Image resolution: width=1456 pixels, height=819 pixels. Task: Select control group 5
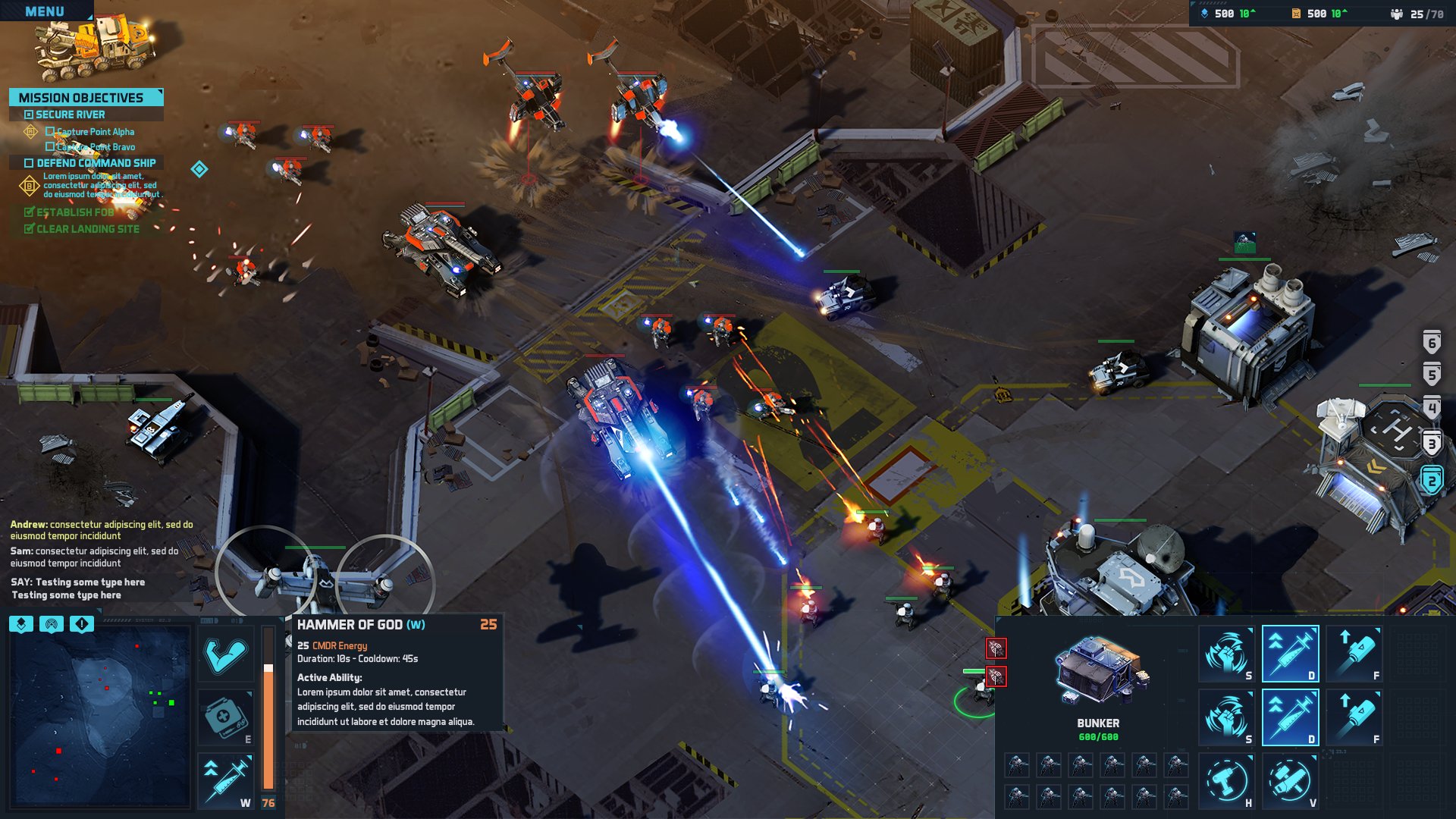coord(1432,374)
